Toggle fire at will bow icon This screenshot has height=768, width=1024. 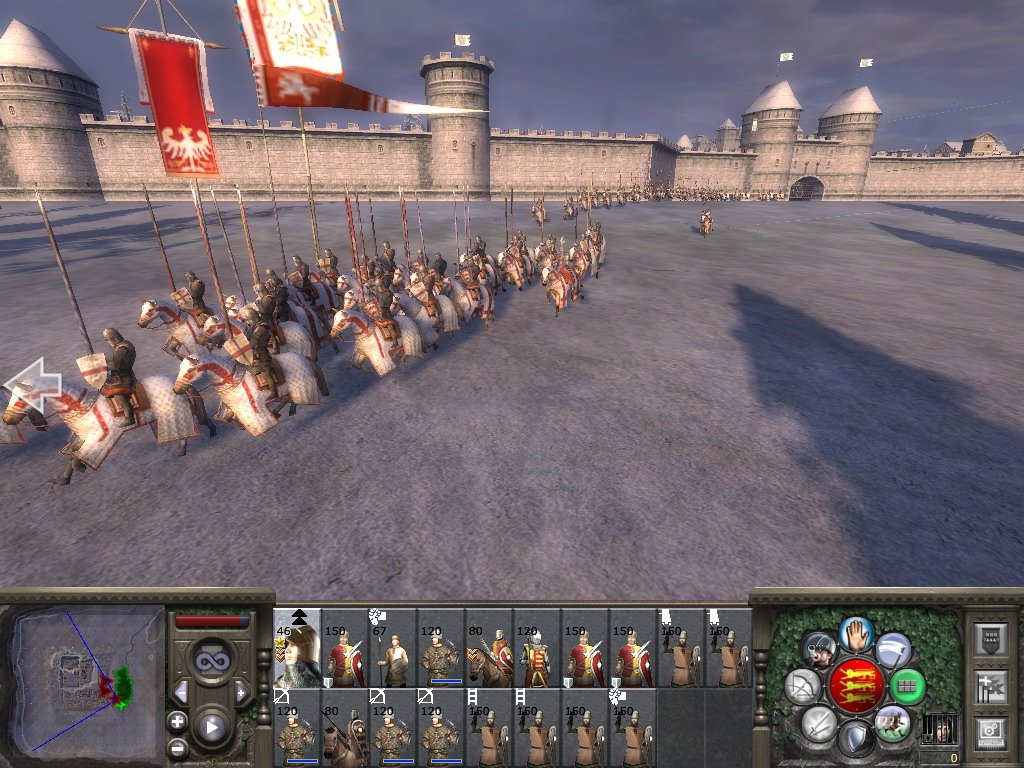tap(803, 686)
